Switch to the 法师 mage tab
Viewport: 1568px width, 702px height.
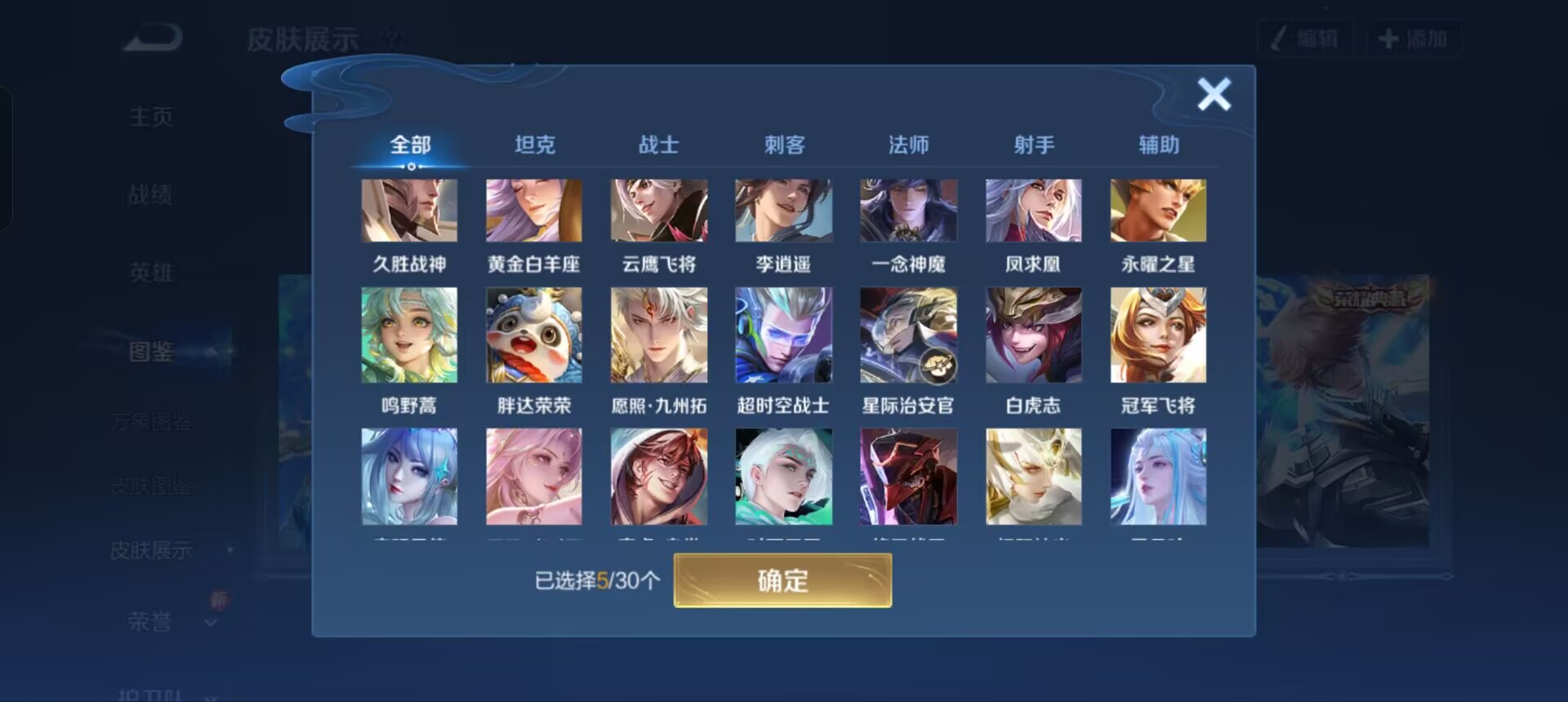click(x=908, y=144)
